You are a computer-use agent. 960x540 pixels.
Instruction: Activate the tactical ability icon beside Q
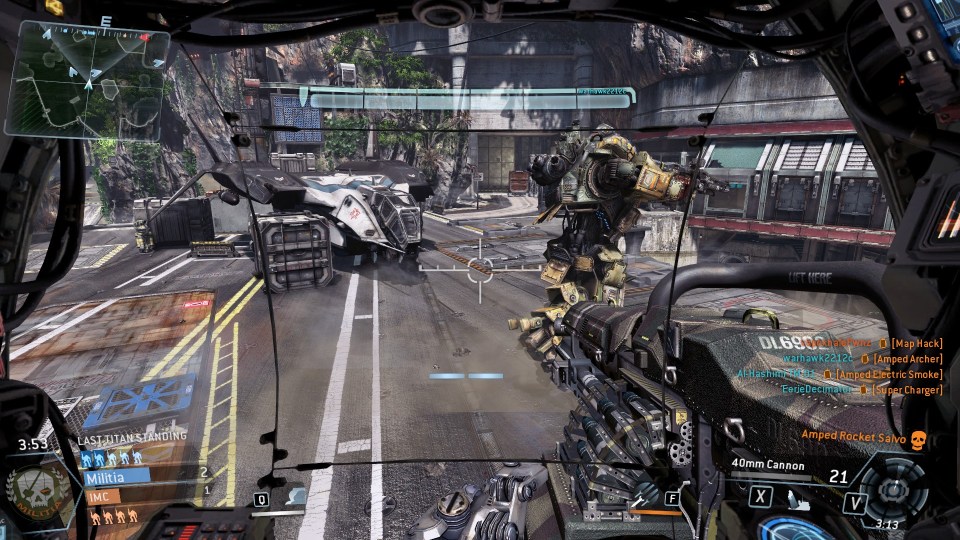point(294,496)
